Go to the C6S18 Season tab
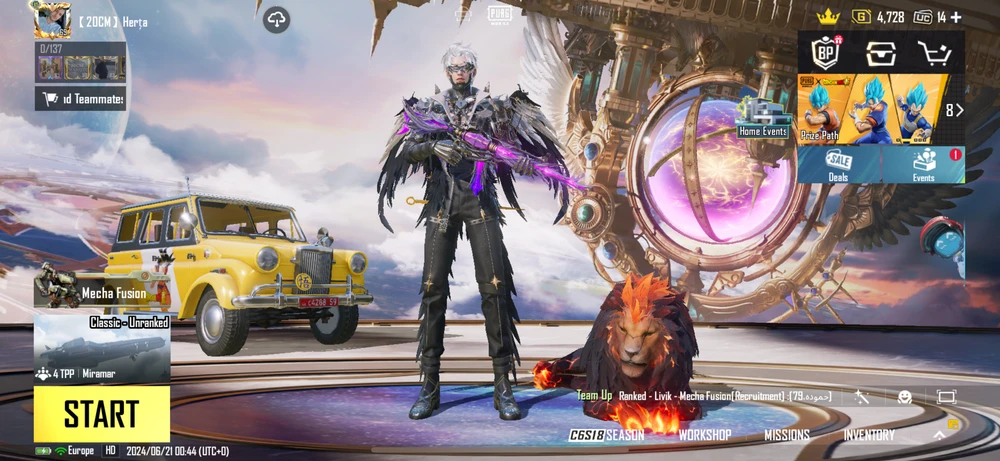Viewport: 1000px width, 461px height. click(x=607, y=435)
